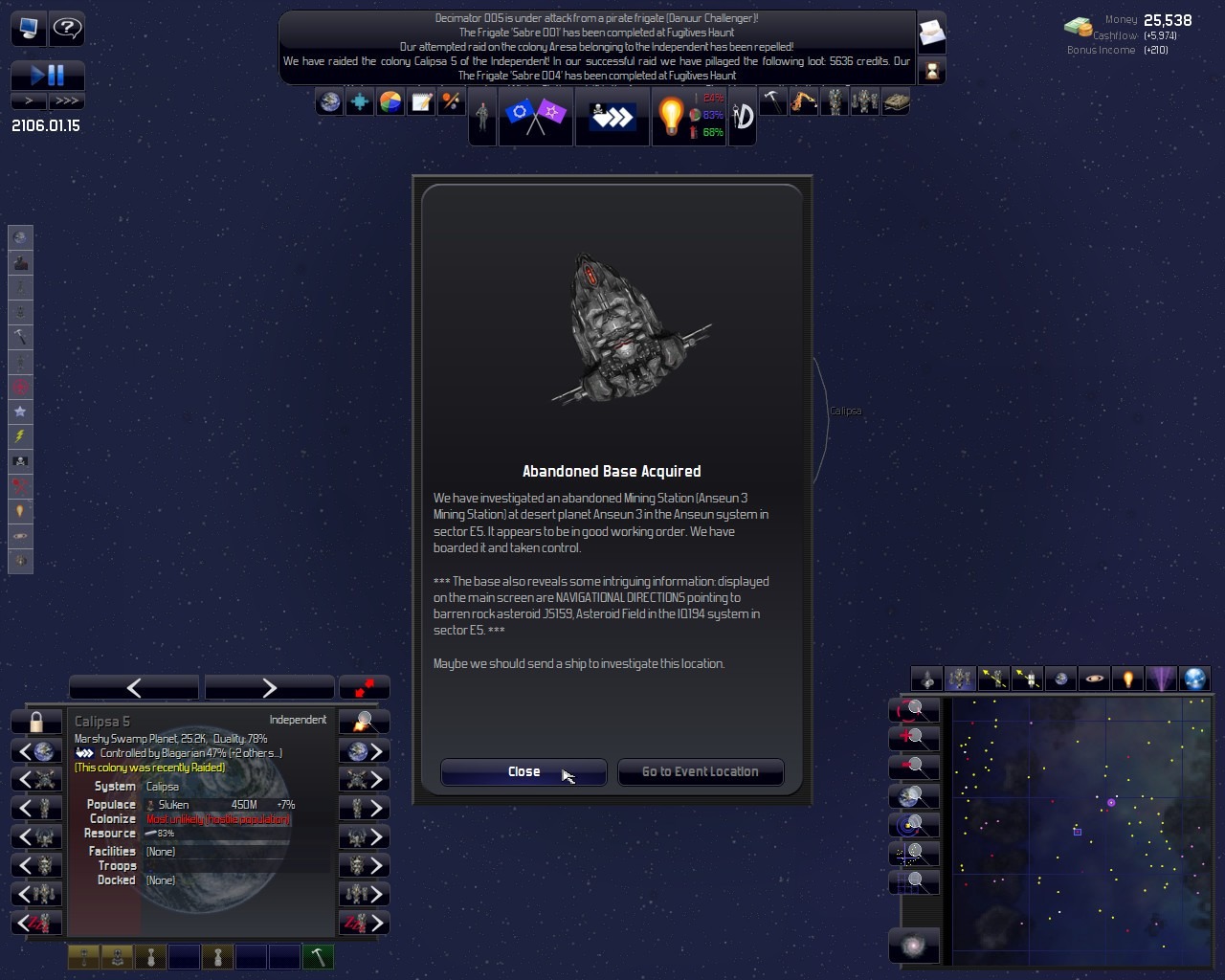The width and height of the screenshot is (1225, 980).
Task: Zoom in using the red plus magnifier
Action: 913,737
